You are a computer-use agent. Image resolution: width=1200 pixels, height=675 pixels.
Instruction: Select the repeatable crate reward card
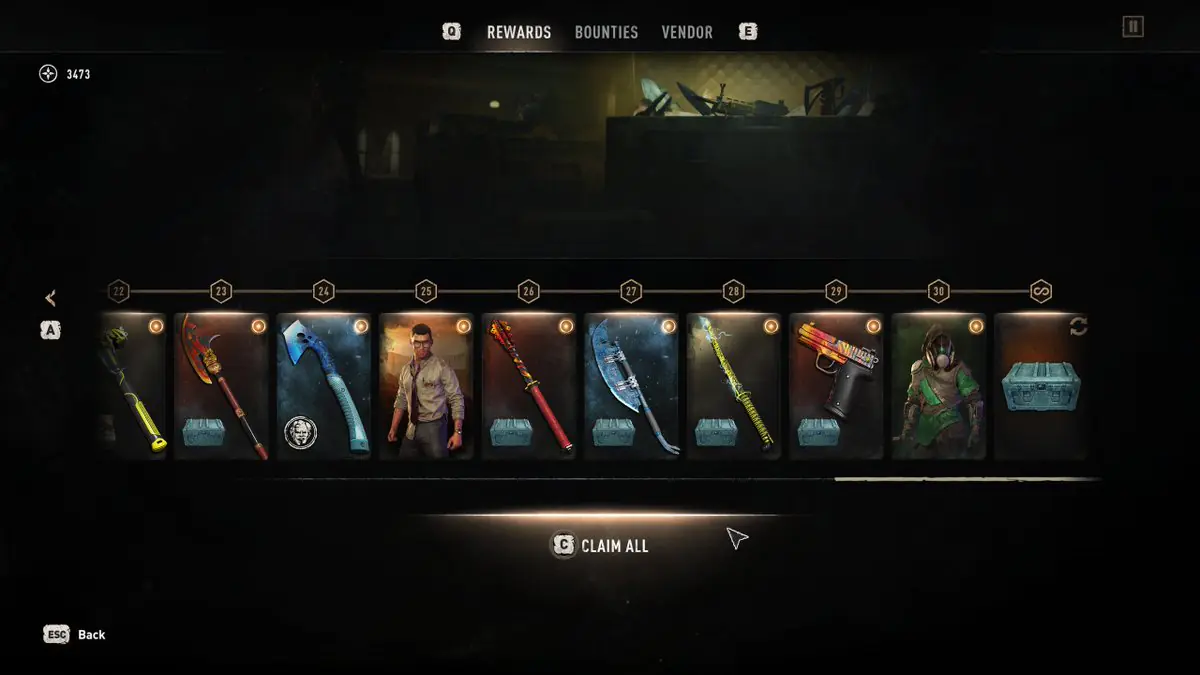pyautogui.click(x=1041, y=386)
